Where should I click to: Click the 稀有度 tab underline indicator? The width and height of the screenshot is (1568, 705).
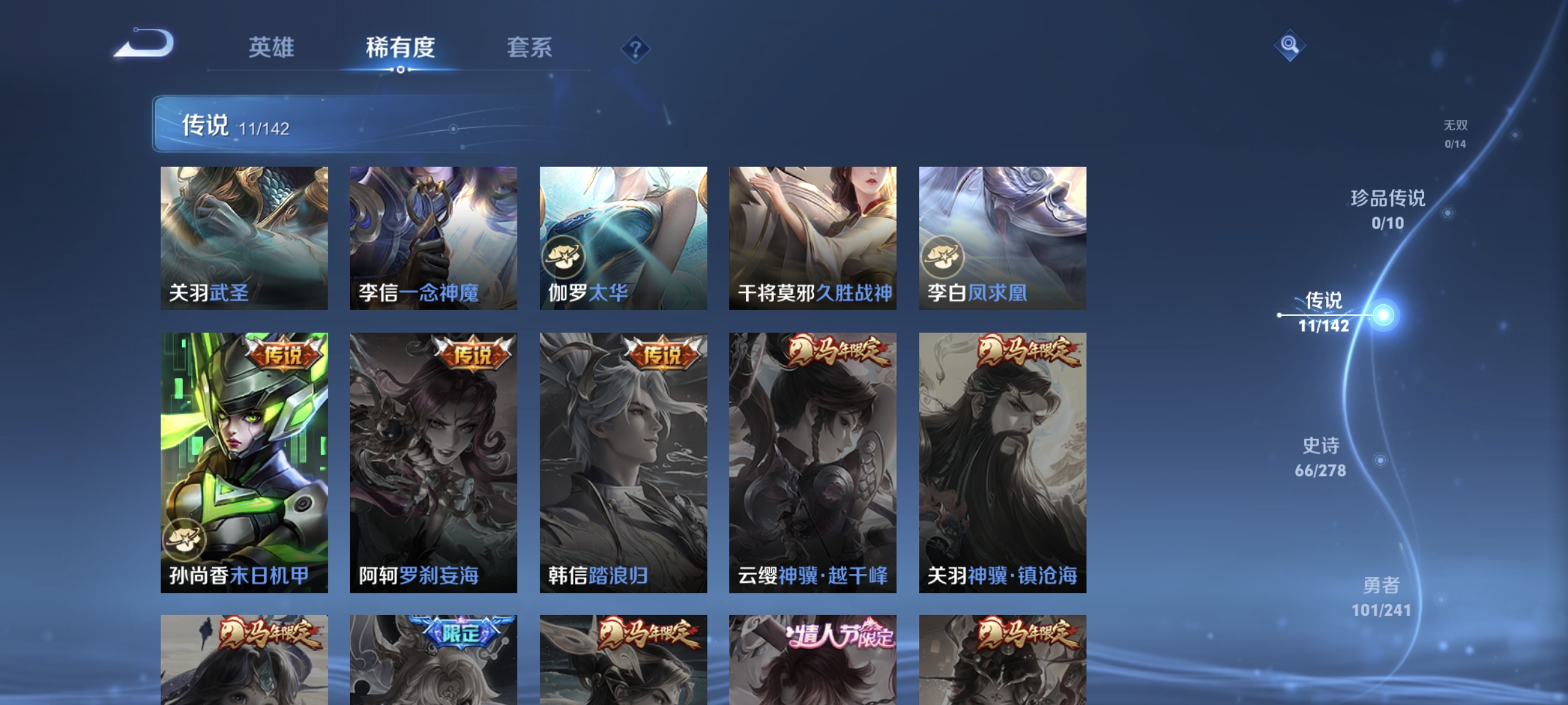coord(402,69)
